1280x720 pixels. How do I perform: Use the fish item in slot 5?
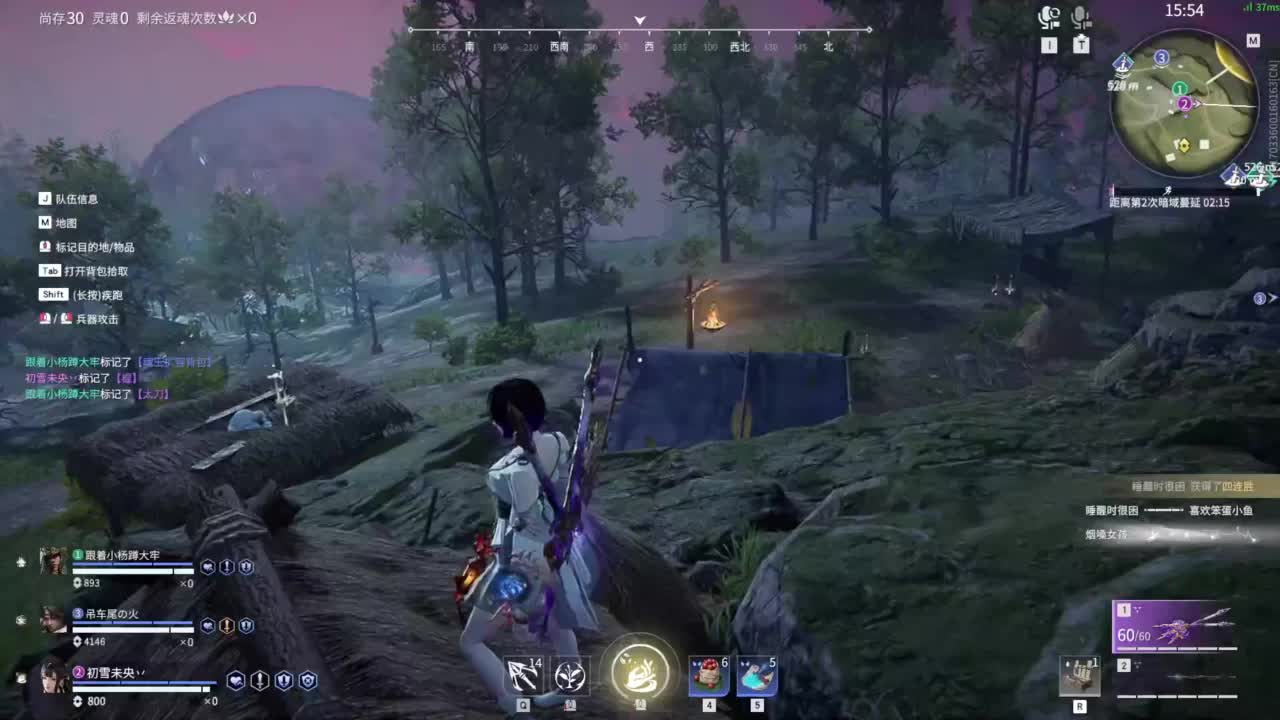(756, 675)
